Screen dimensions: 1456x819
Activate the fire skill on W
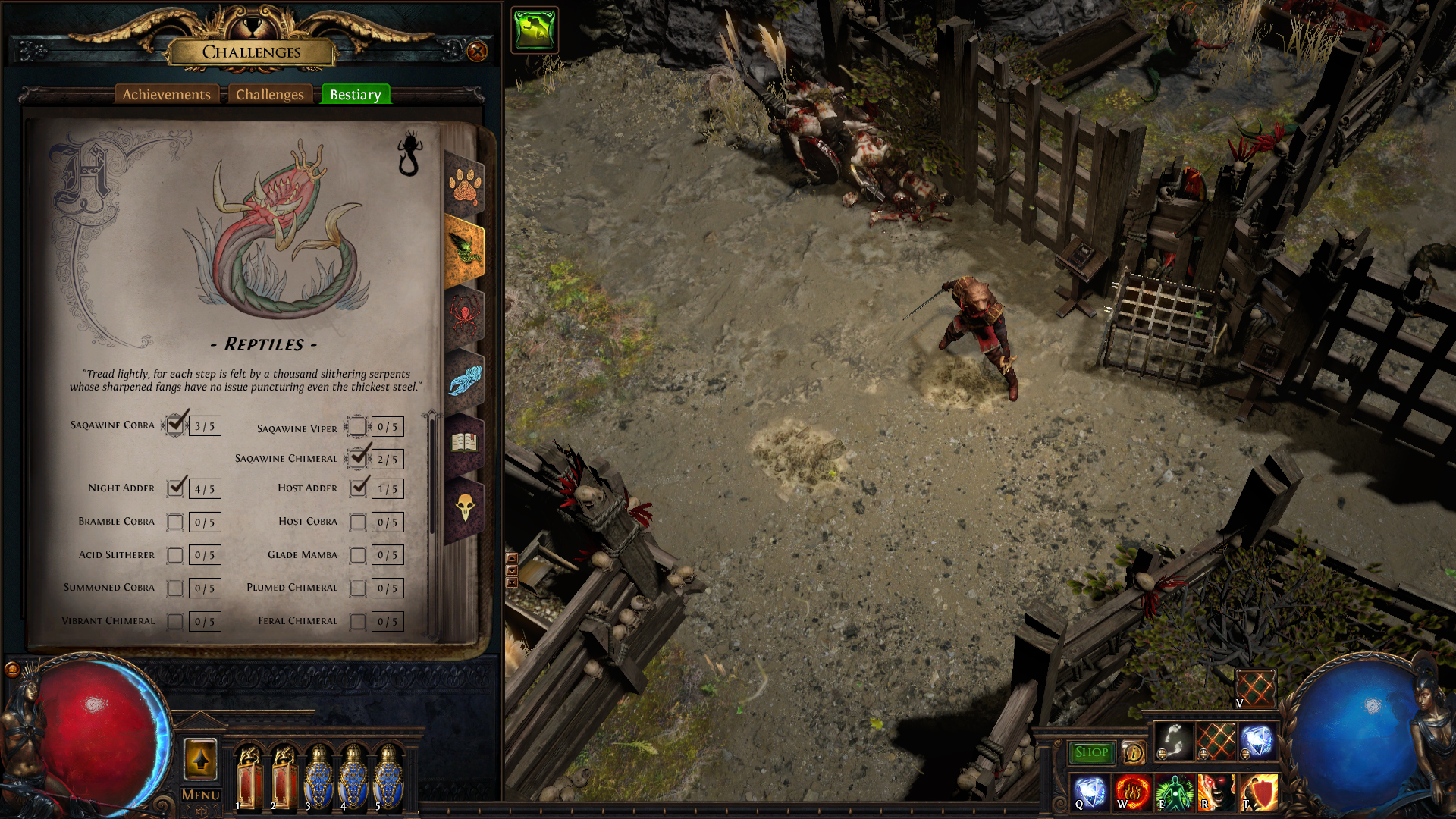point(1132,793)
